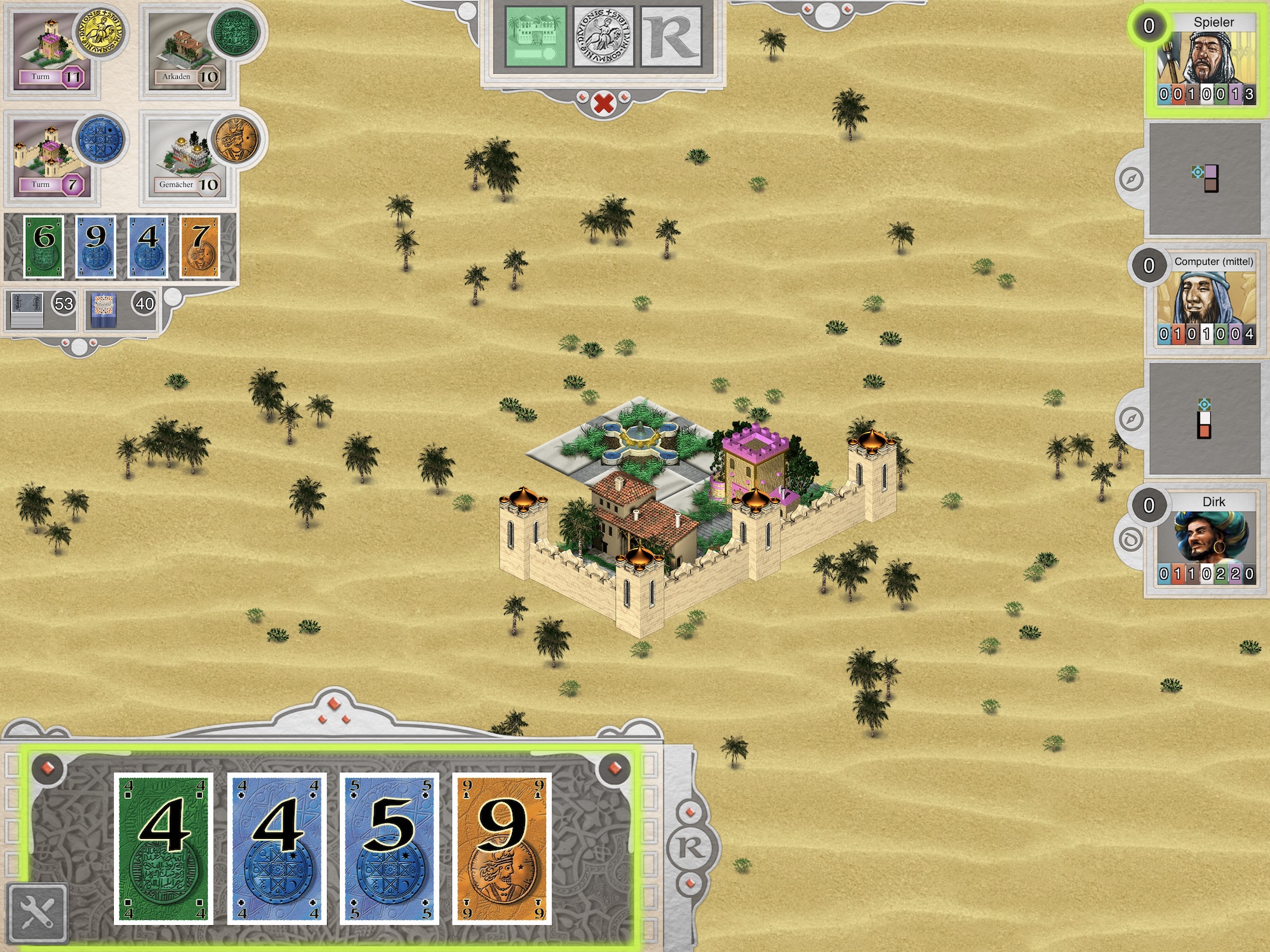Select the Gemächer building tile
1270x952 pixels.
187,160
